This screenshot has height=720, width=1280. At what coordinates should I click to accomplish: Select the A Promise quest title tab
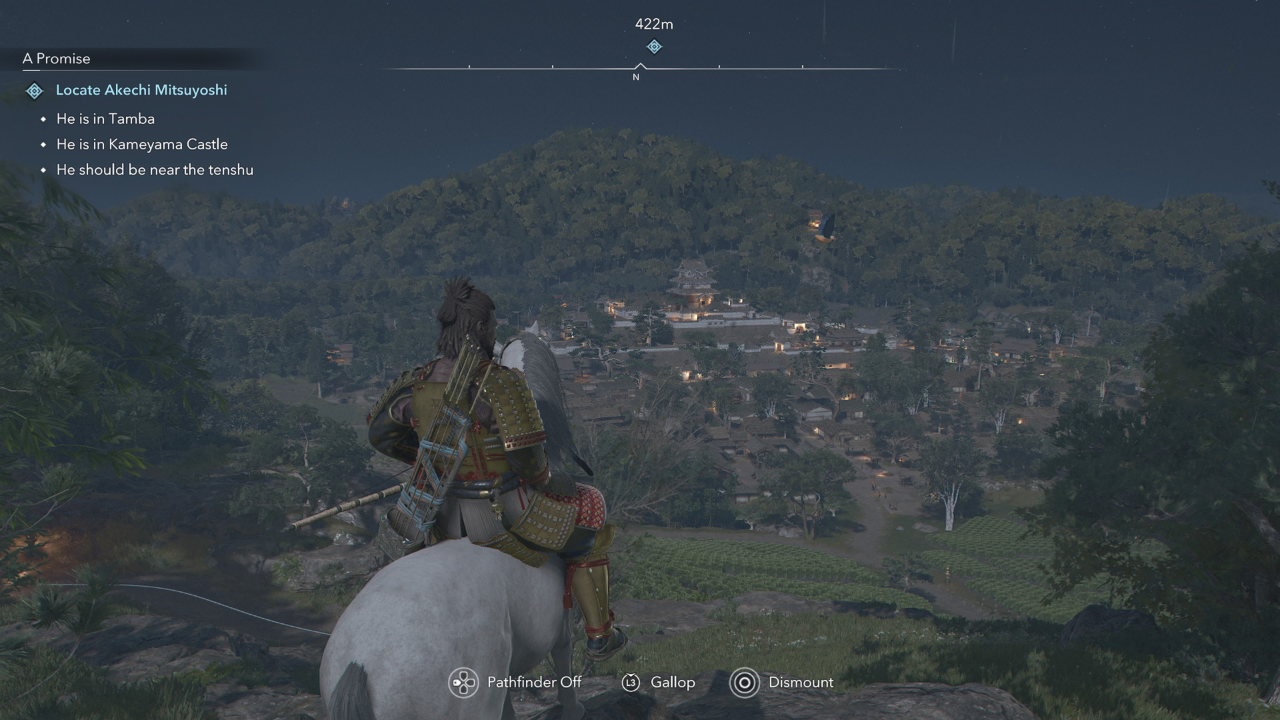pyautogui.click(x=56, y=58)
